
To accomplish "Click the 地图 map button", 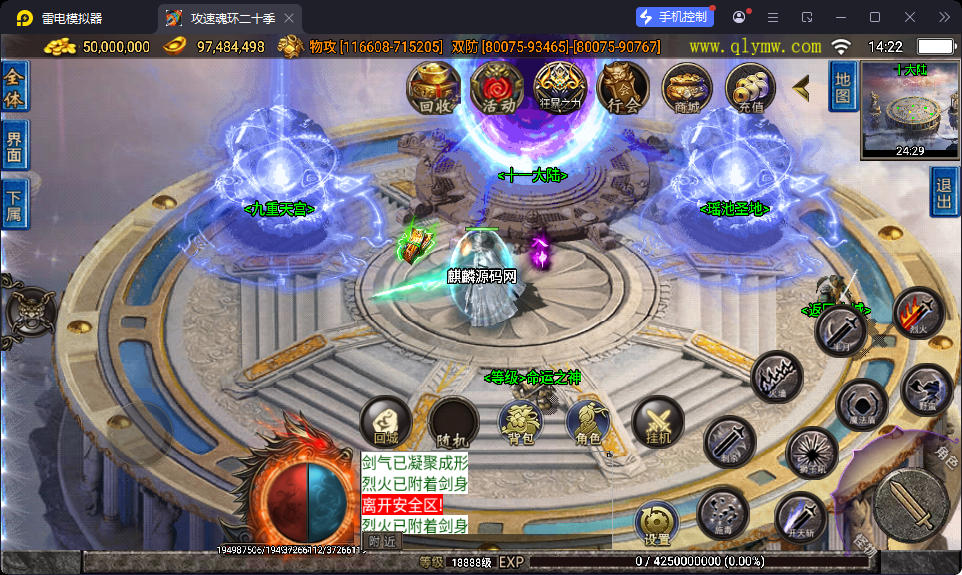I will pyautogui.click(x=843, y=85).
